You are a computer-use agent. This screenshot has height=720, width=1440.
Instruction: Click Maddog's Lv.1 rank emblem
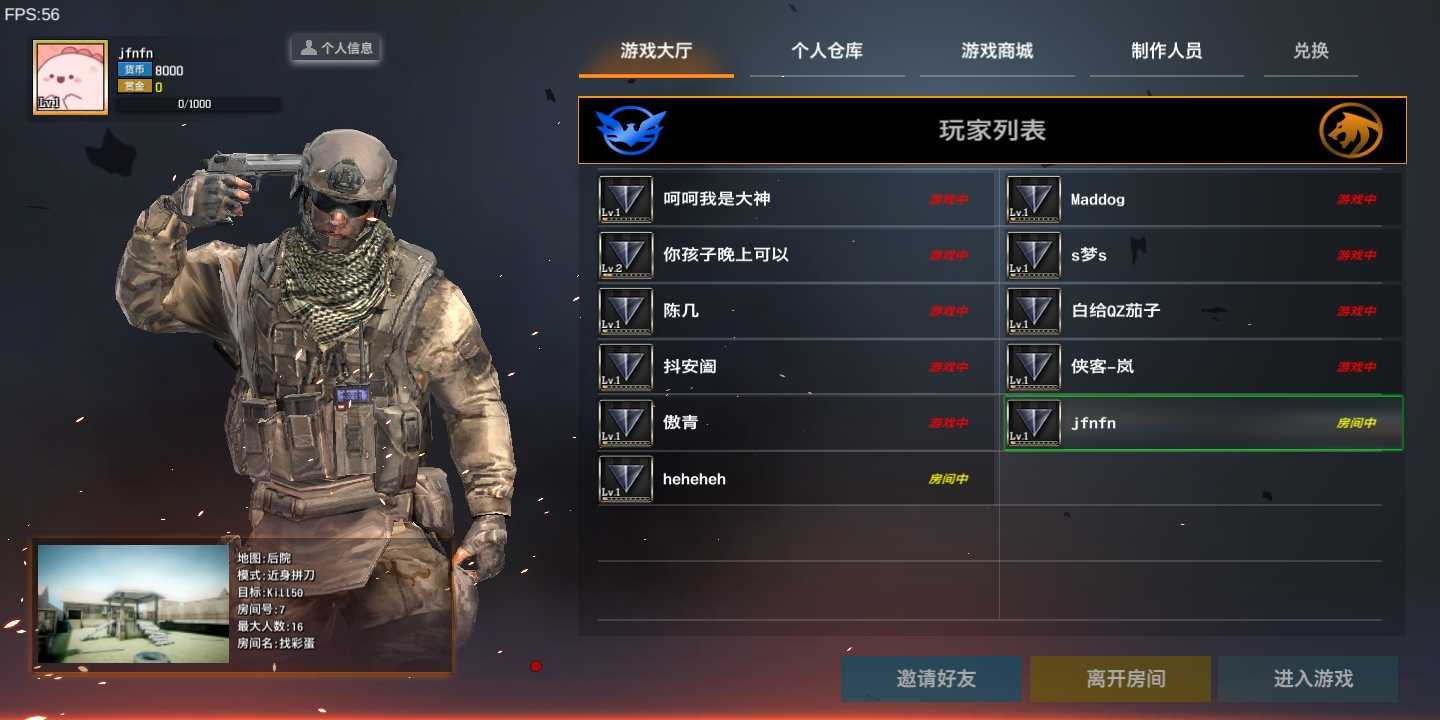pyautogui.click(x=1033, y=199)
